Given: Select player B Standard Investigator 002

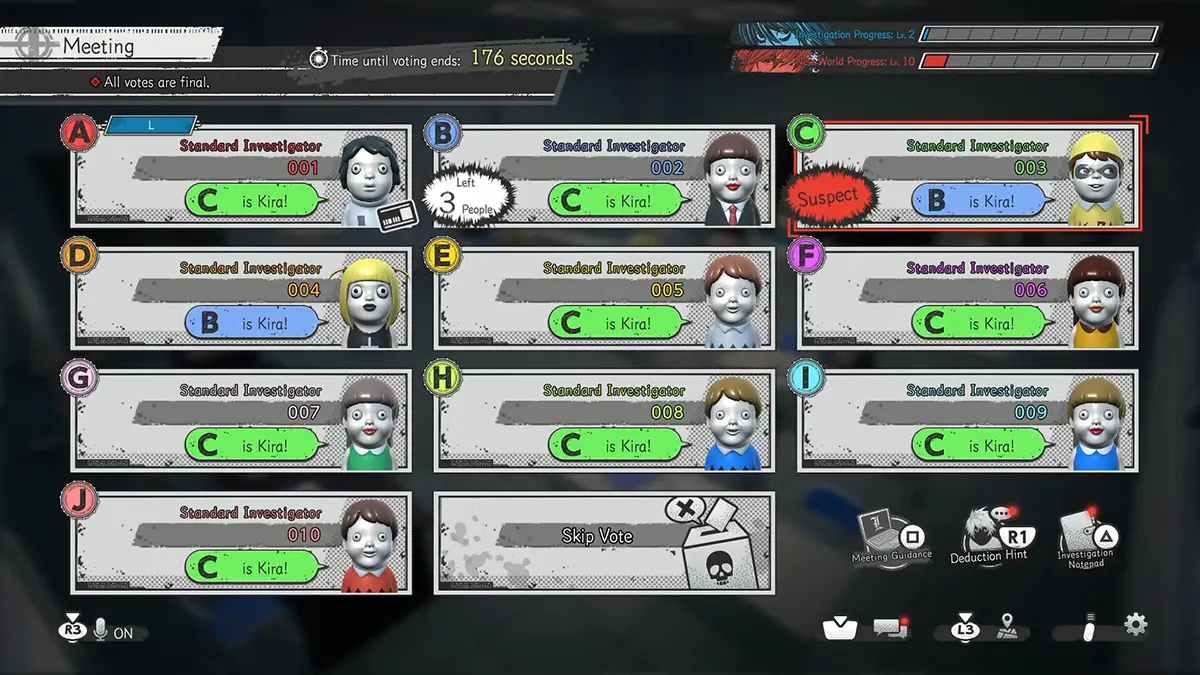Looking at the screenshot, I should pyautogui.click(x=604, y=175).
